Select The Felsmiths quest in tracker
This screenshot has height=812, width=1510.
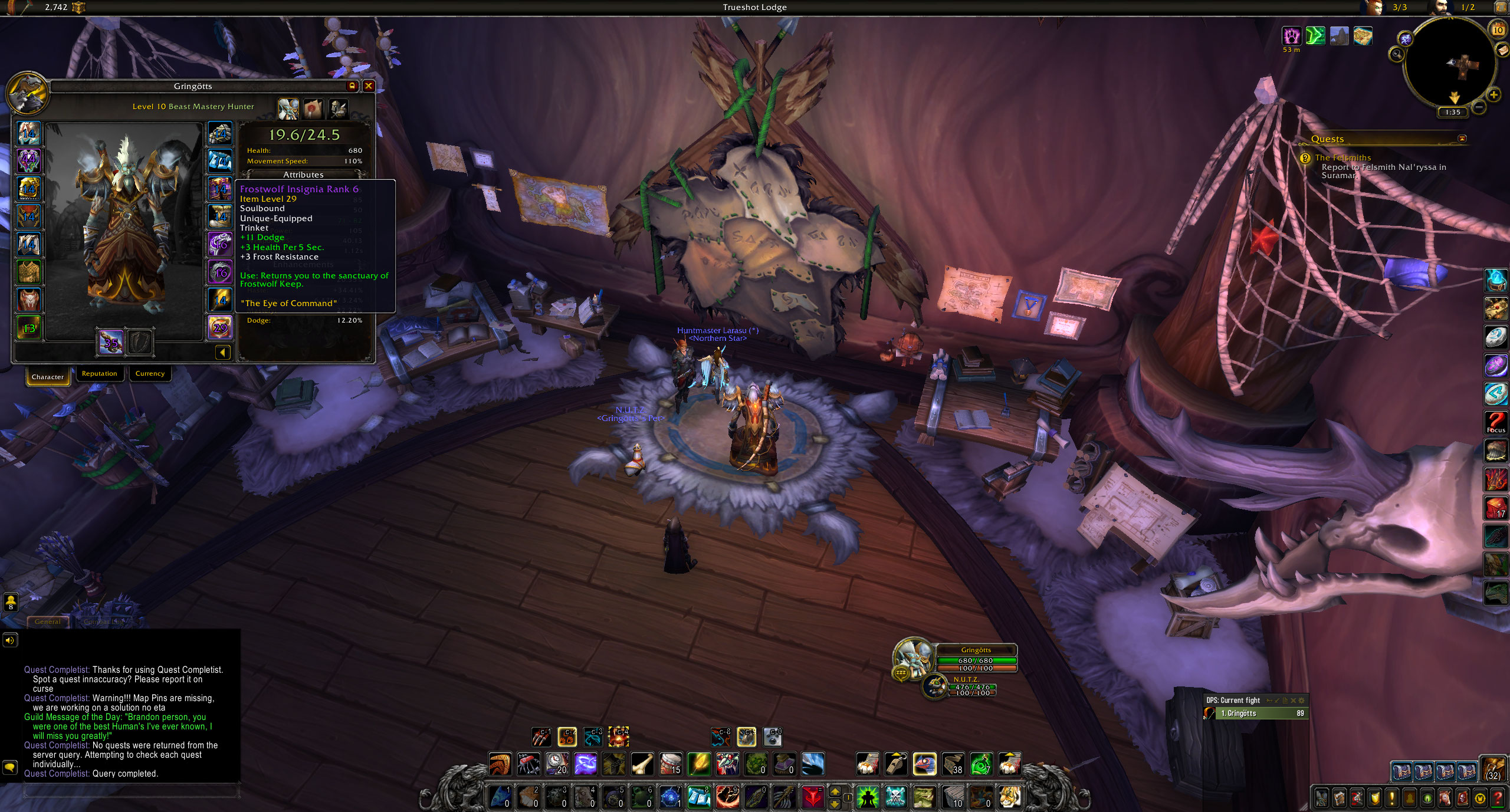(1342, 158)
